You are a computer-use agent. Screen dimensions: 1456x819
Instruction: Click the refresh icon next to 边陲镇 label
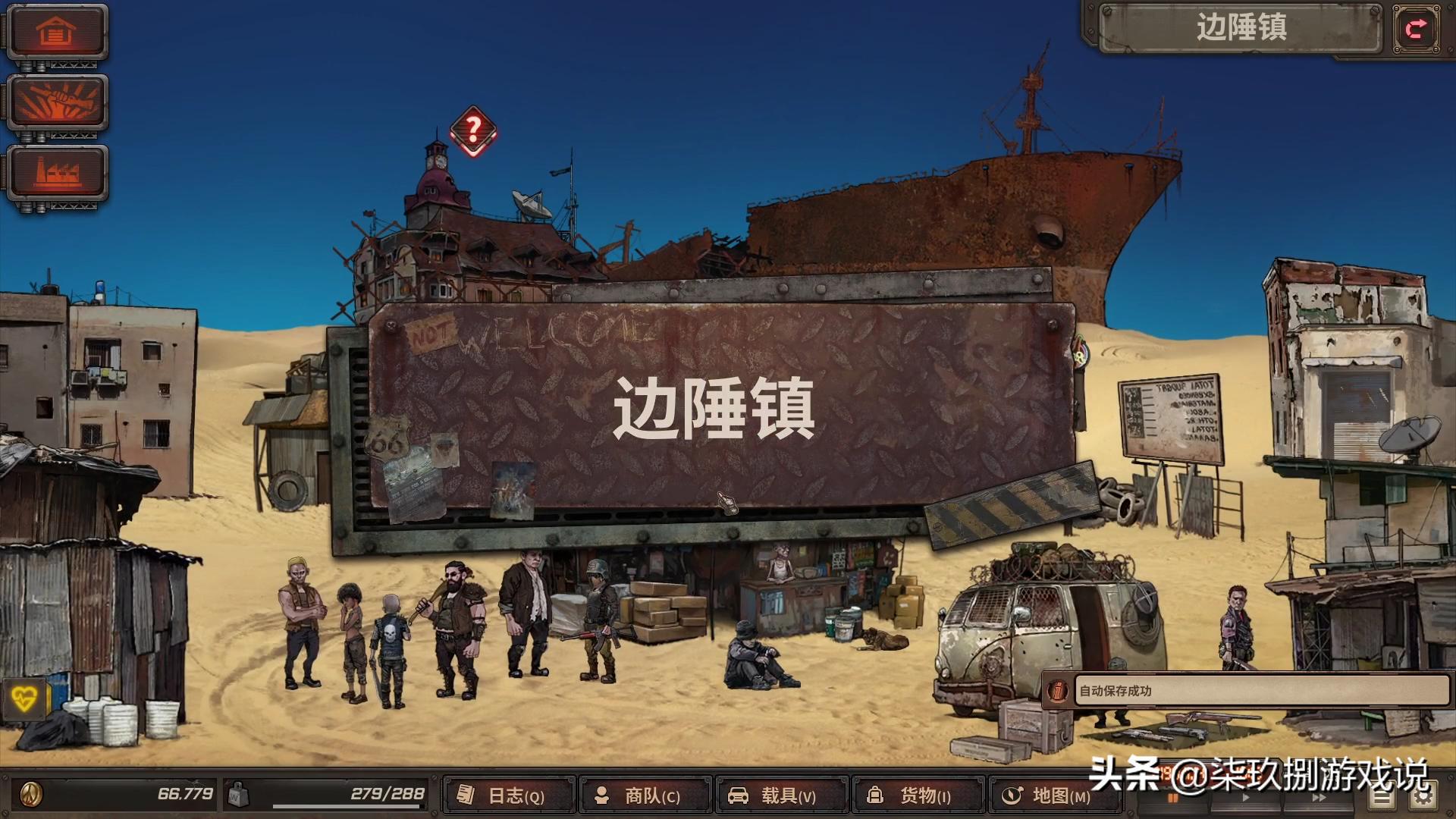tap(1415, 29)
